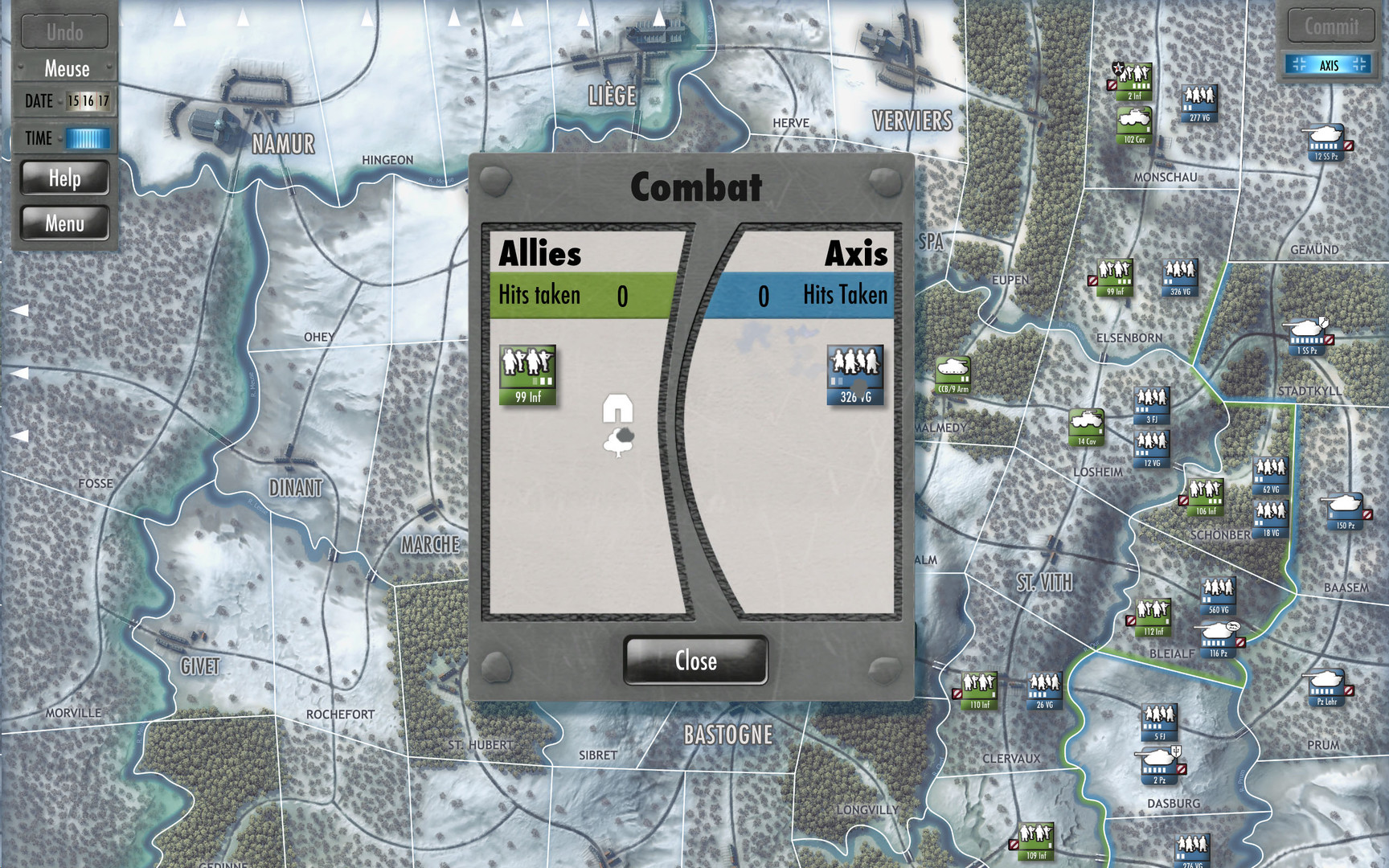Image resolution: width=1389 pixels, height=868 pixels.
Task: Open the Menu
Action: [66, 223]
